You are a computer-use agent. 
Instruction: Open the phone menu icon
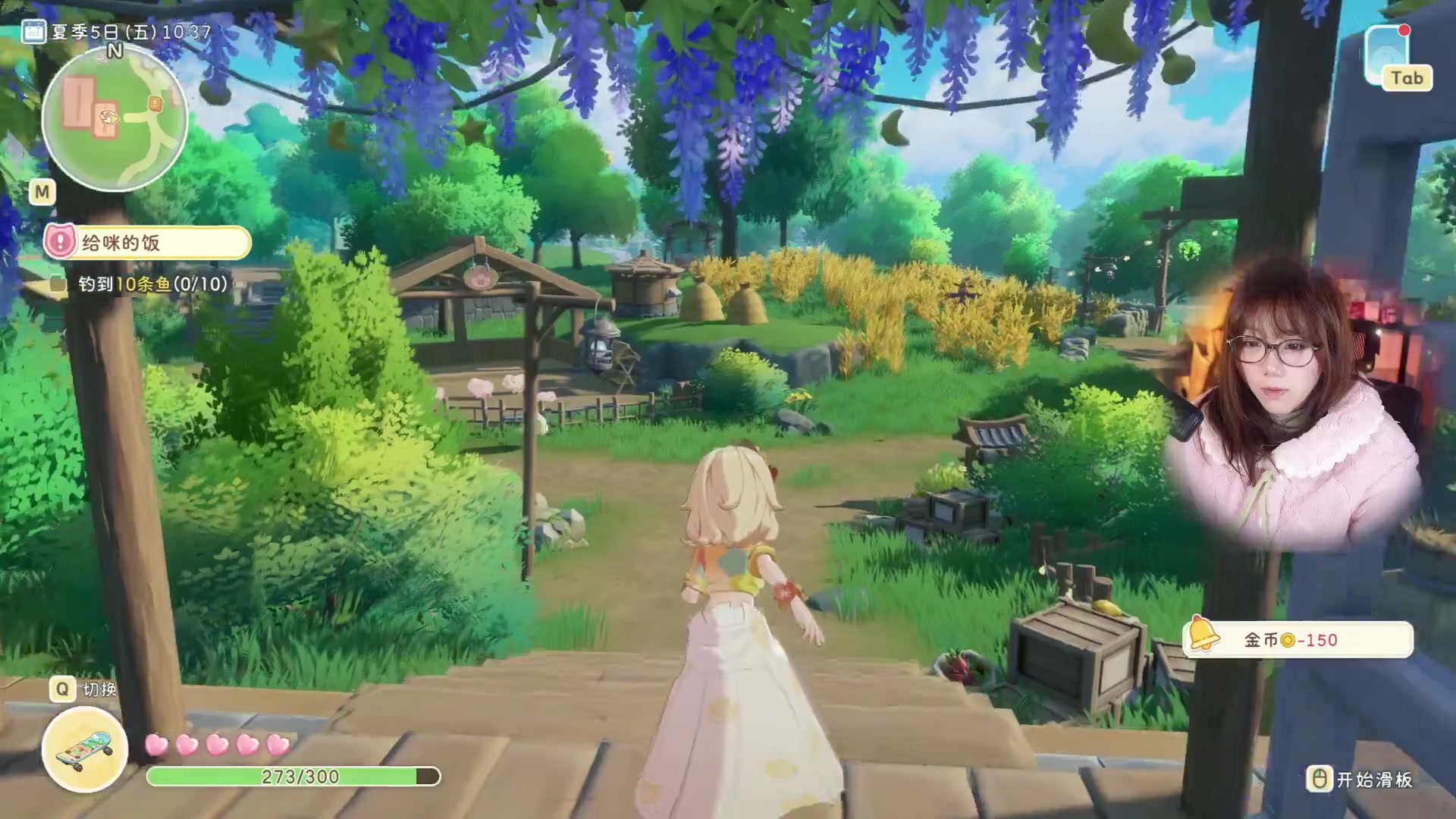tap(1387, 55)
